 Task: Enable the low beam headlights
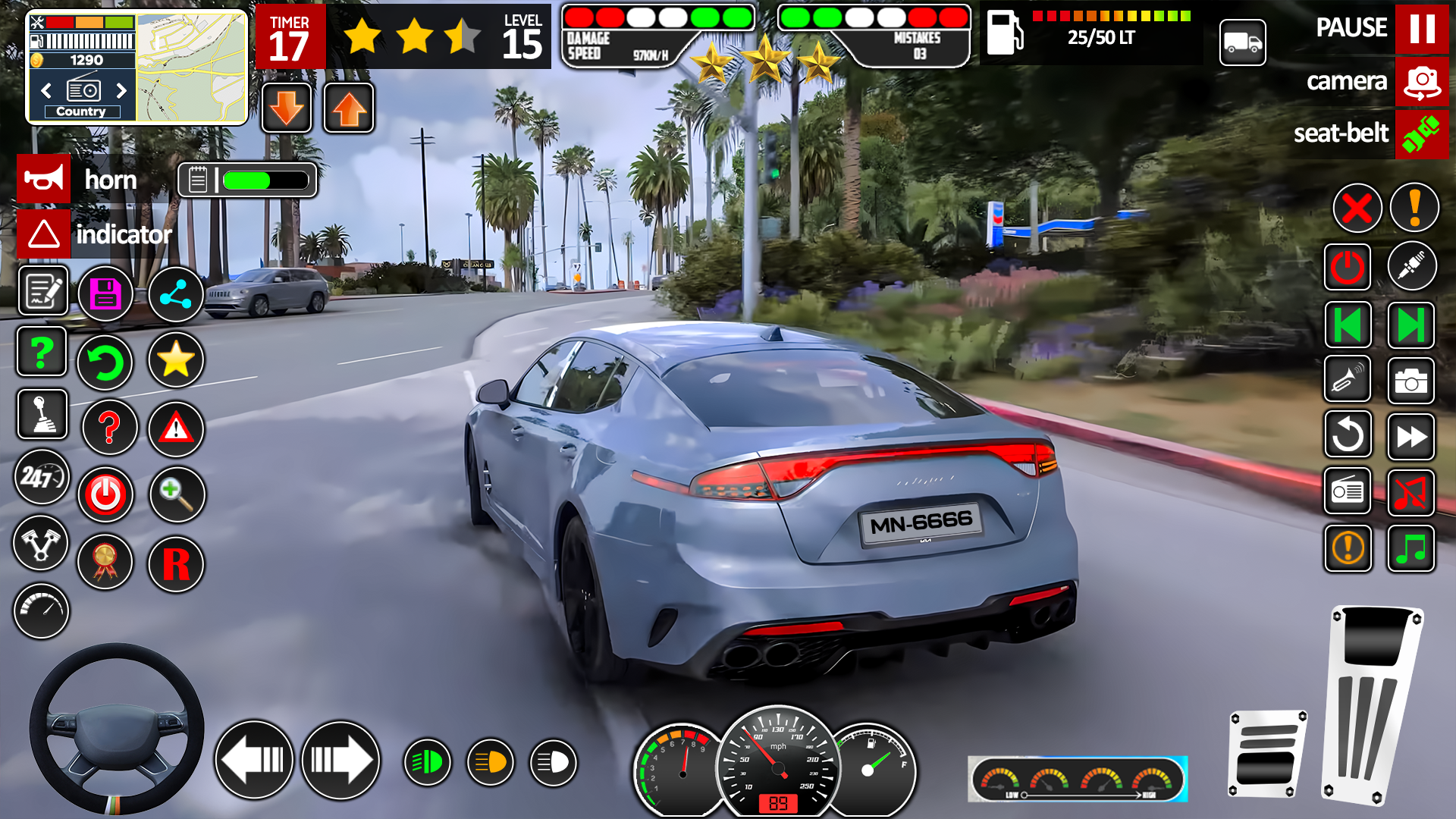point(427,761)
